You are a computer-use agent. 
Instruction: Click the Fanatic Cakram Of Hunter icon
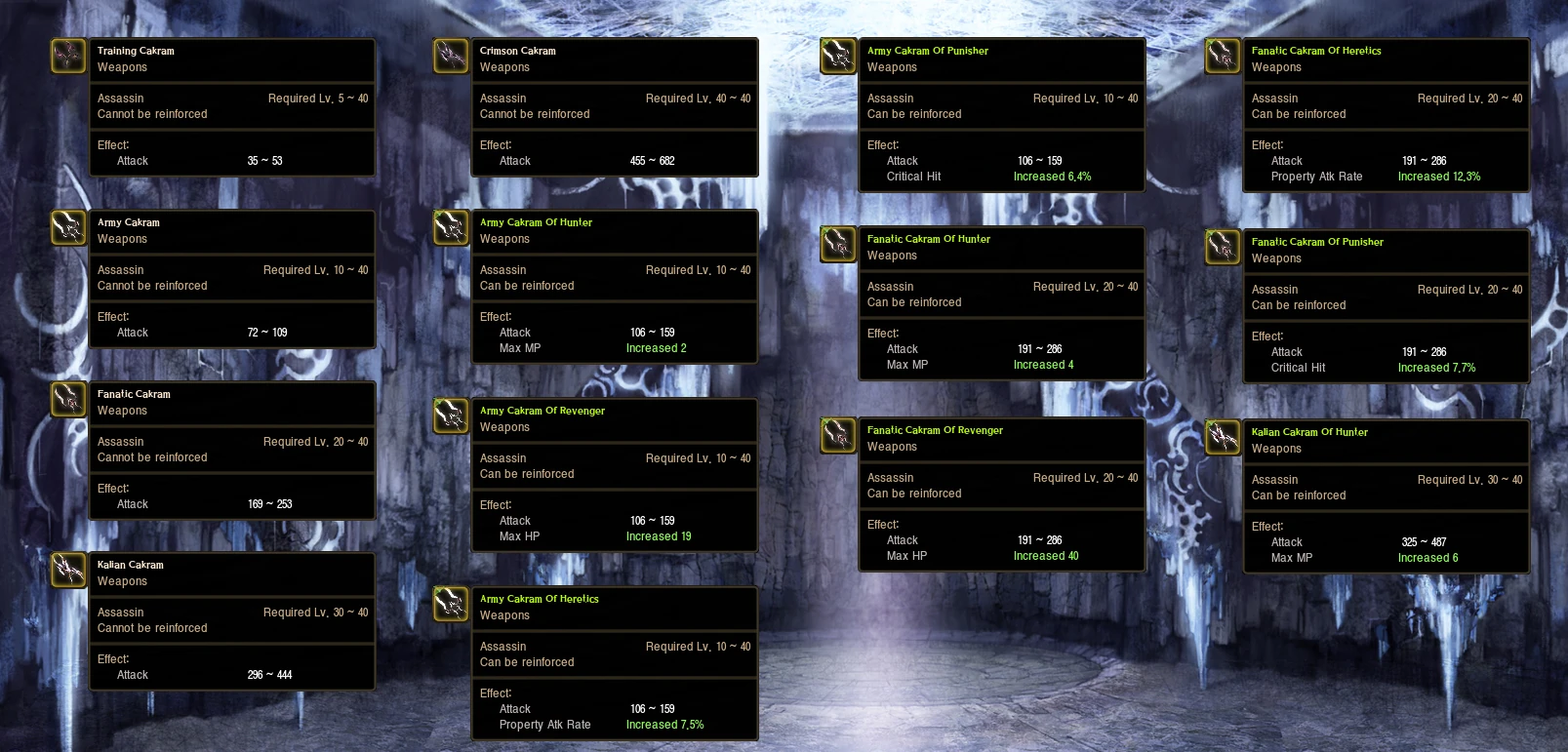click(836, 244)
